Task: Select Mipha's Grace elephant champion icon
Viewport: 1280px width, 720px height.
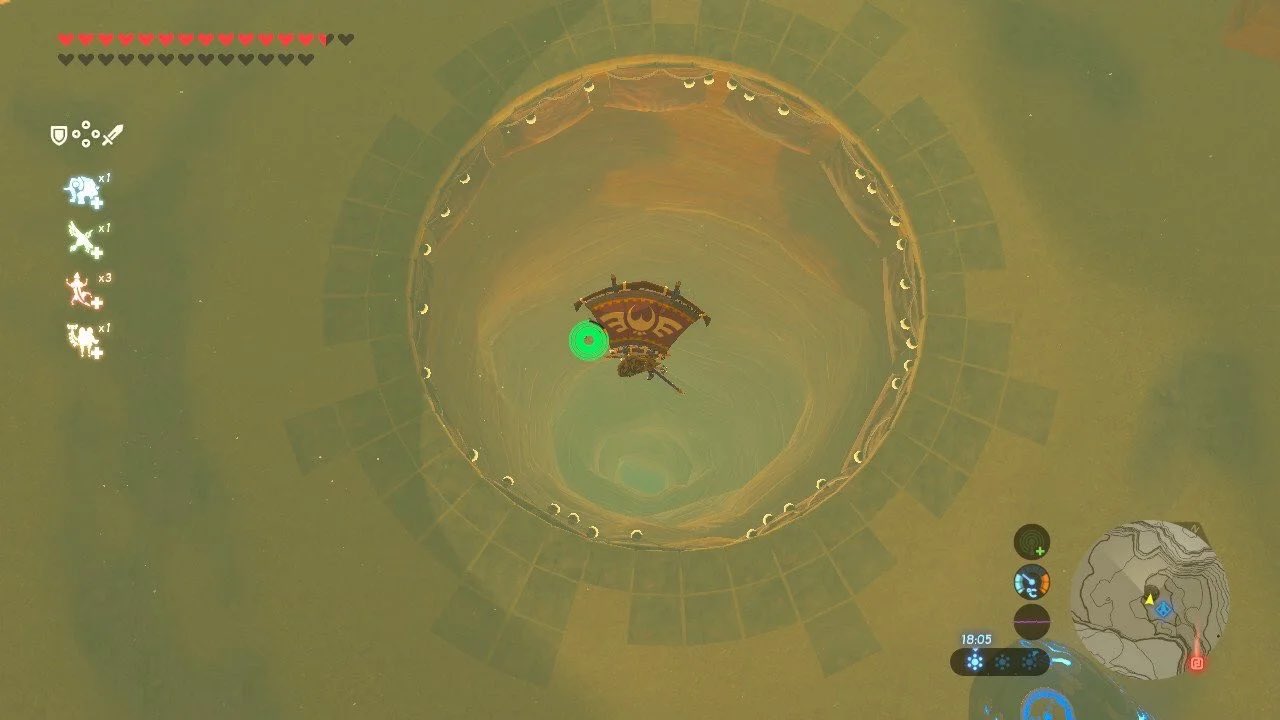Action: click(80, 188)
